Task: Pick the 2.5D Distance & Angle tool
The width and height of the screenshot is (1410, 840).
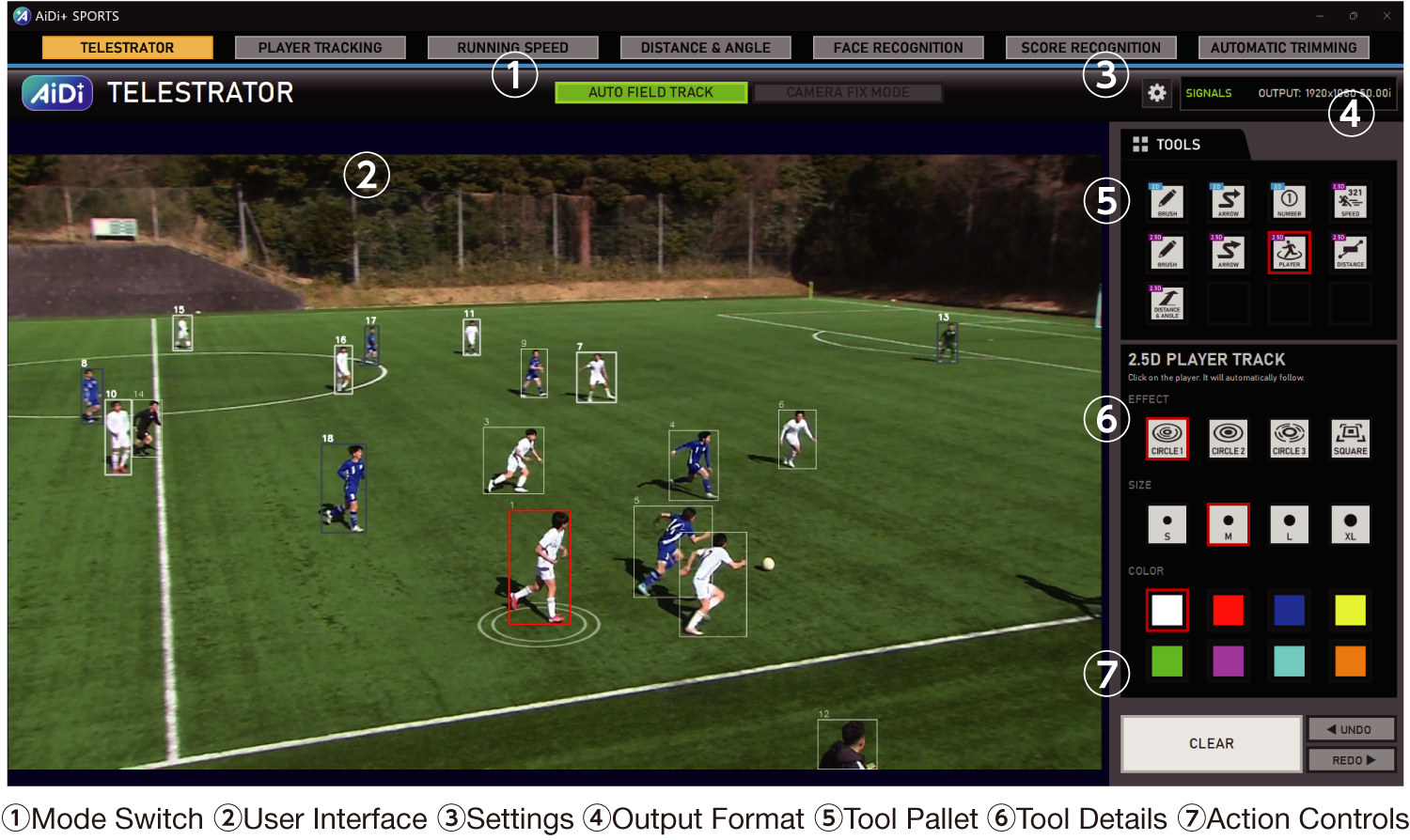Action: point(1167,303)
